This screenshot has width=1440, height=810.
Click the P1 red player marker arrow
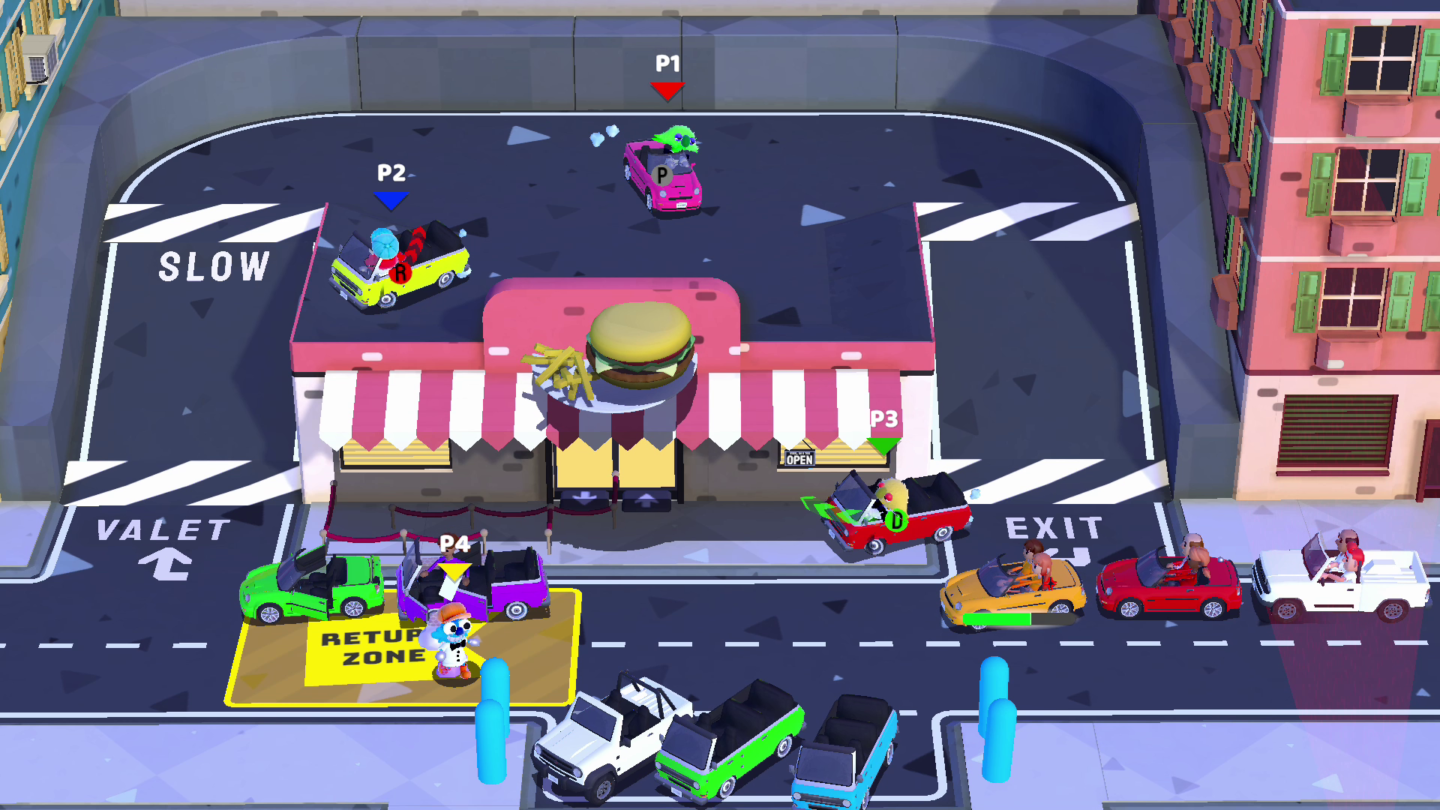pyautogui.click(x=666, y=90)
